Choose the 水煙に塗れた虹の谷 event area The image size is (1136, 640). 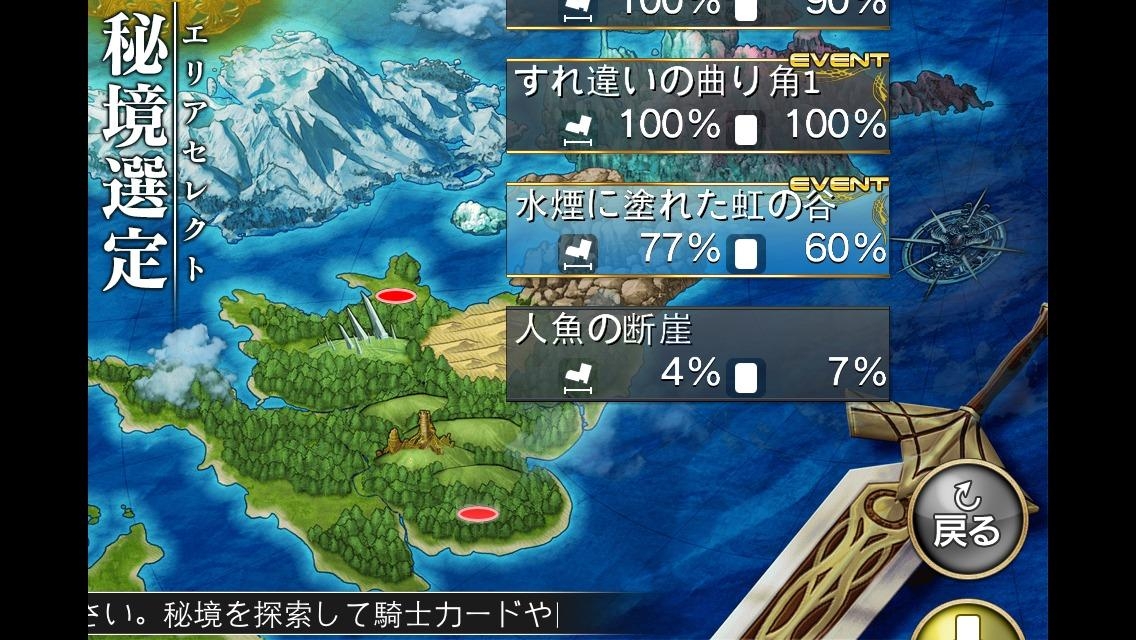(697, 228)
